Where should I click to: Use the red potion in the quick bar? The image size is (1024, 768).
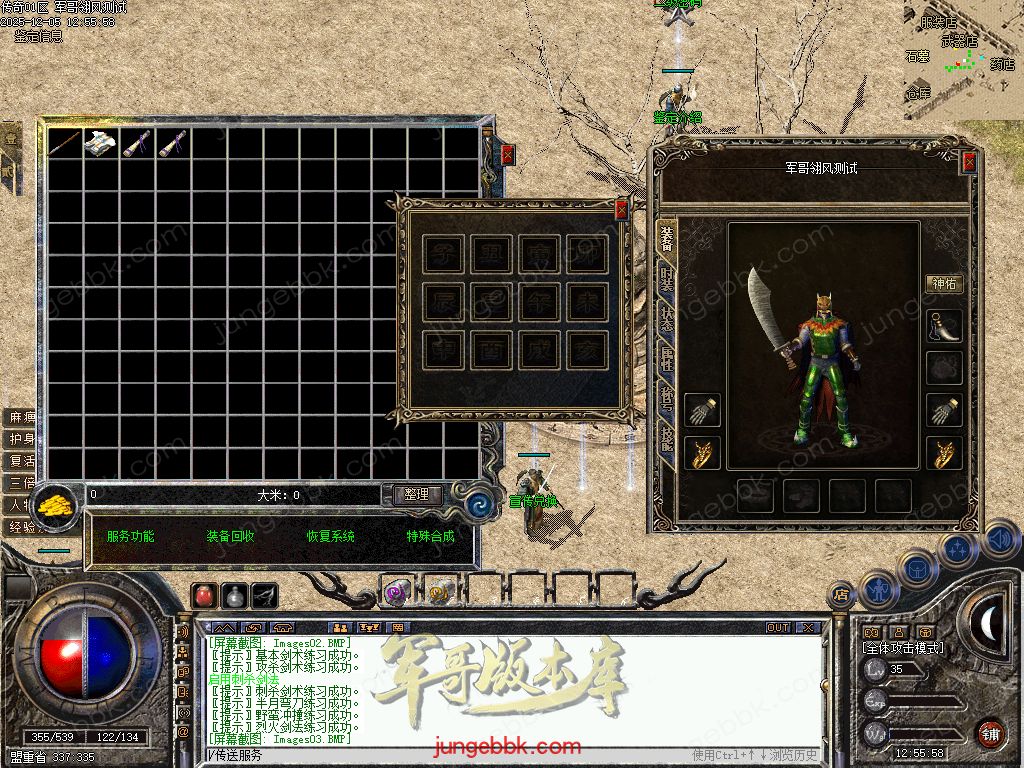205,595
